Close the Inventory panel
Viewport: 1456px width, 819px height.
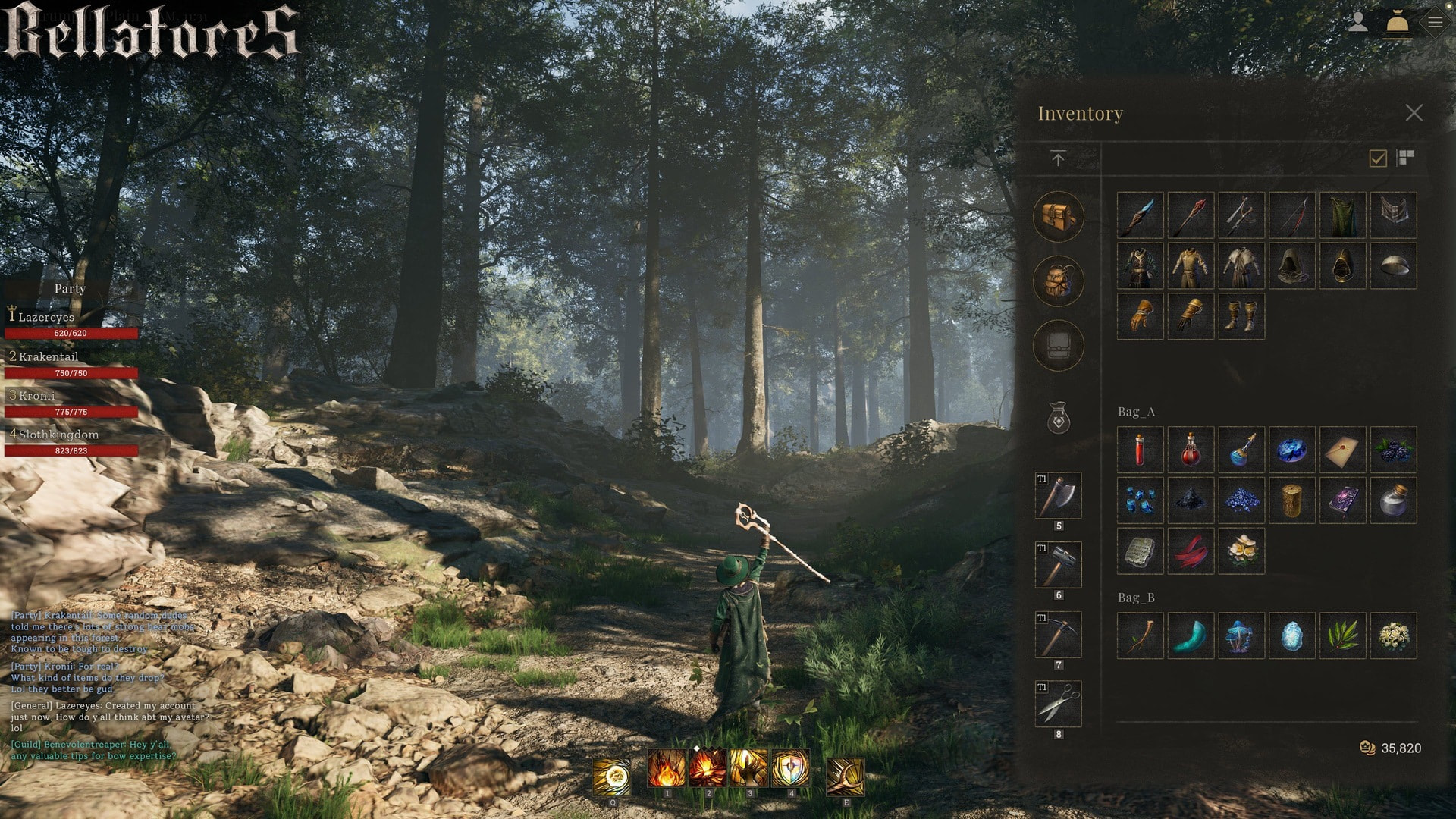click(1414, 113)
